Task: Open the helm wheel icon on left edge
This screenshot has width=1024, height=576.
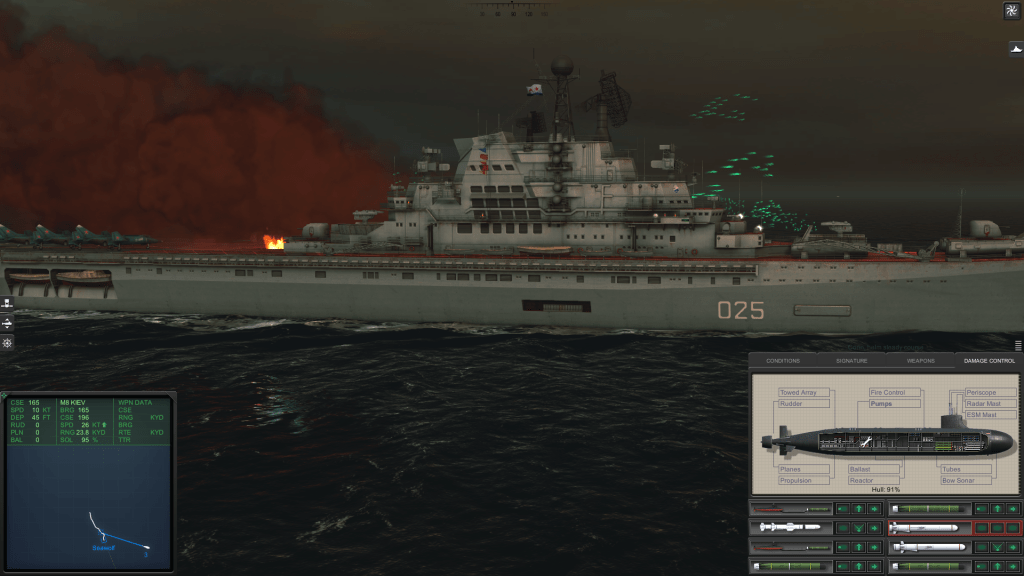Action: (7, 343)
